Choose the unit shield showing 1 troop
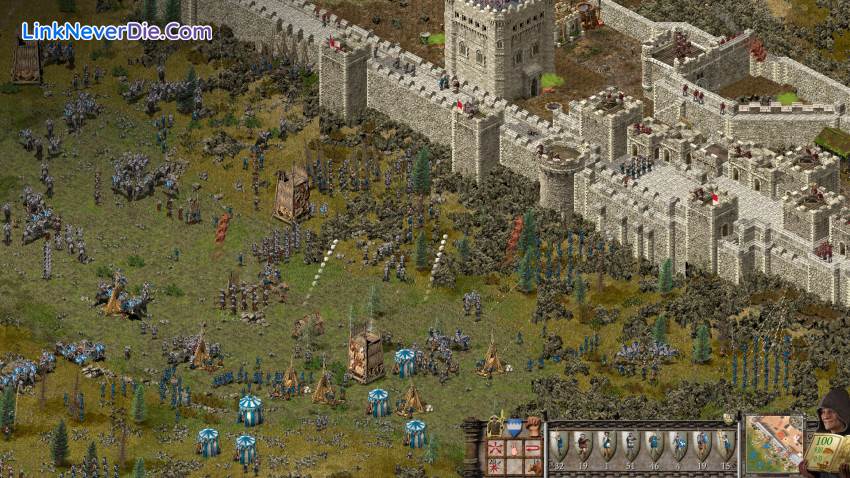The image size is (850, 478). pyautogui.click(x=606, y=444)
